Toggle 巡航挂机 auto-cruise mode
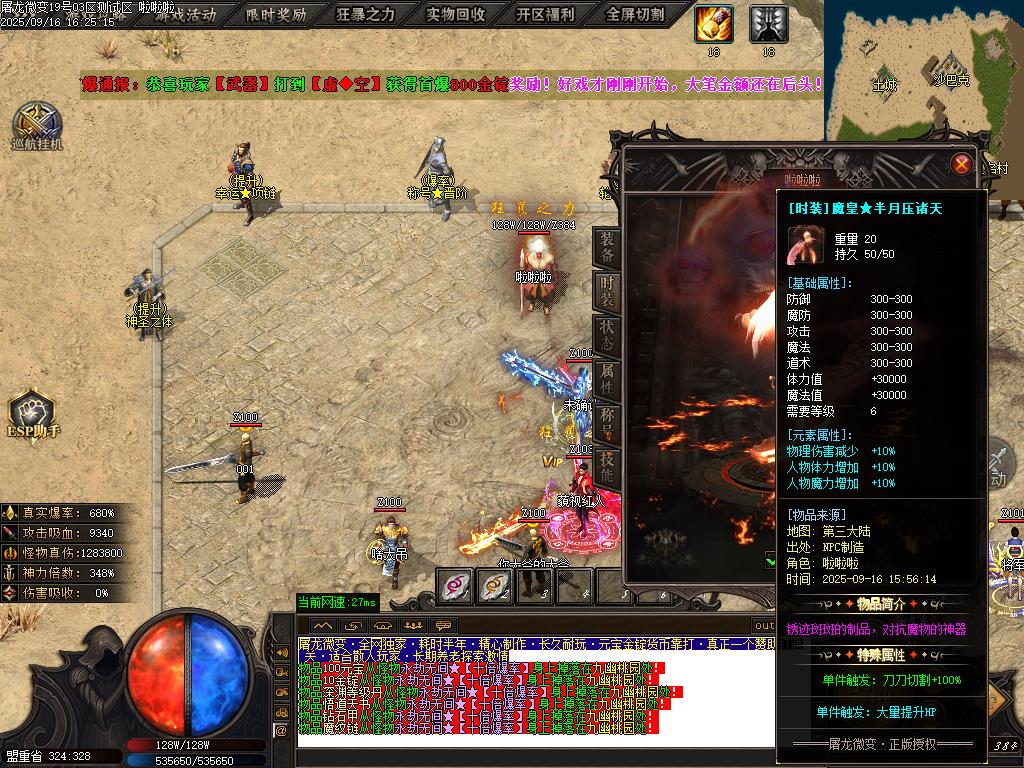The image size is (1024, 768). coord(37,126)
